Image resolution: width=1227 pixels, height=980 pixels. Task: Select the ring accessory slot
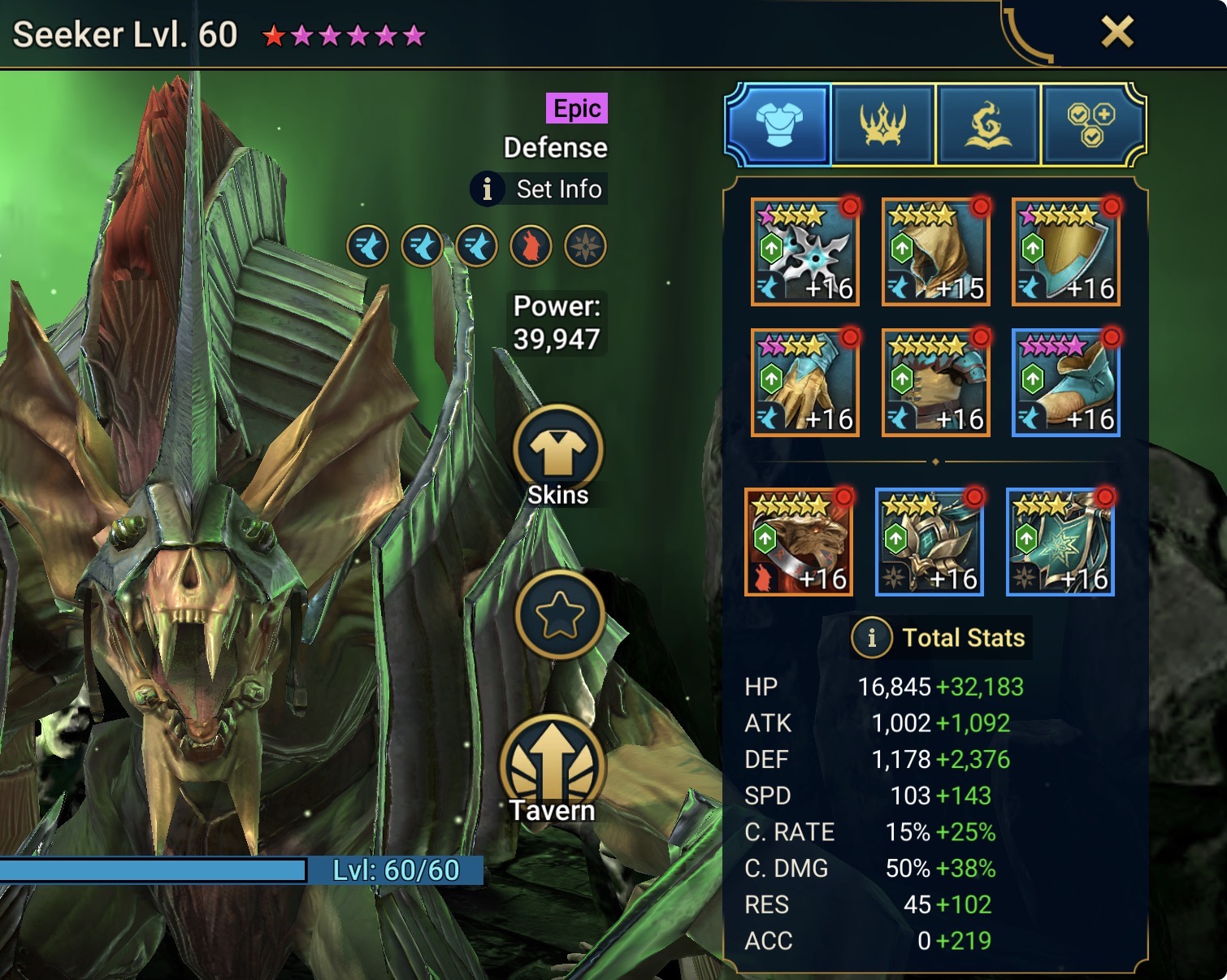pos(799,542)
